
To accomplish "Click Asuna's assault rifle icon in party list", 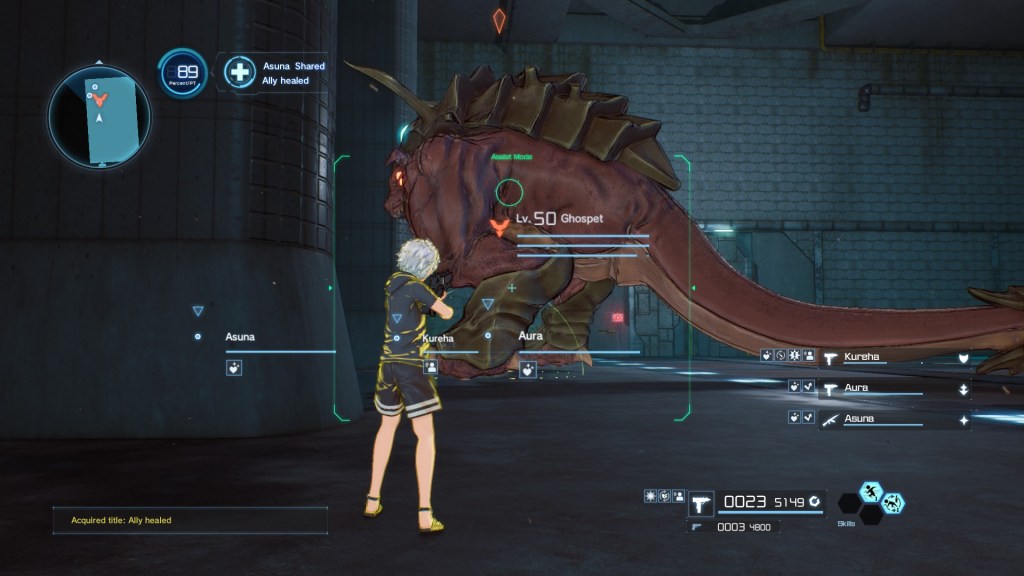I will [x=829, y=419].
